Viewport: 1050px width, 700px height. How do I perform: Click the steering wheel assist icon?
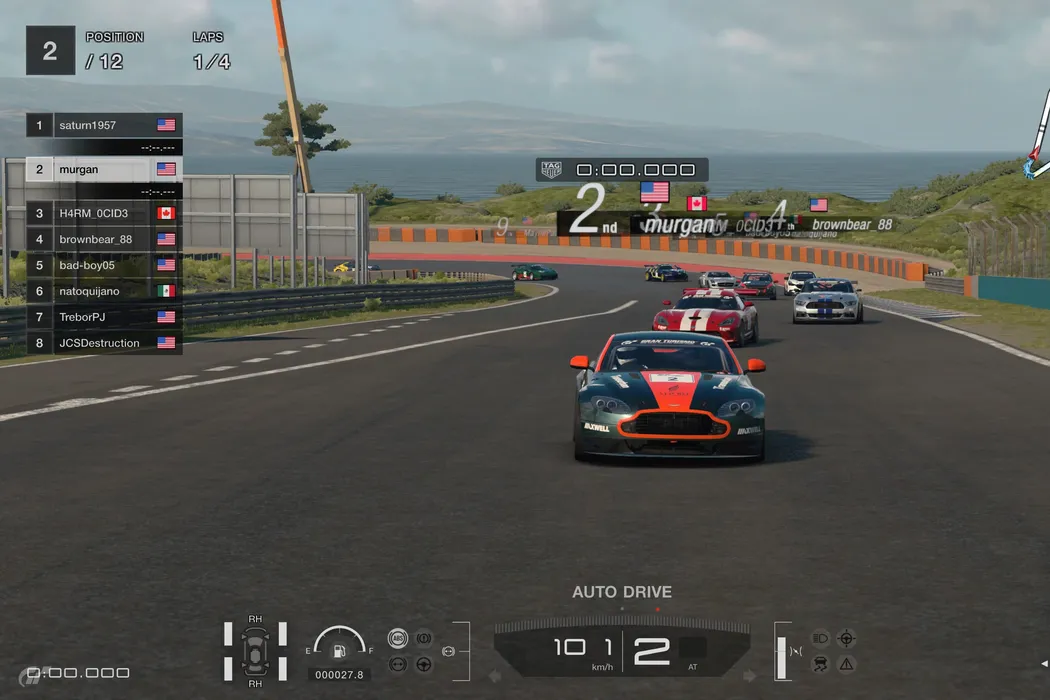coord(424,663)
